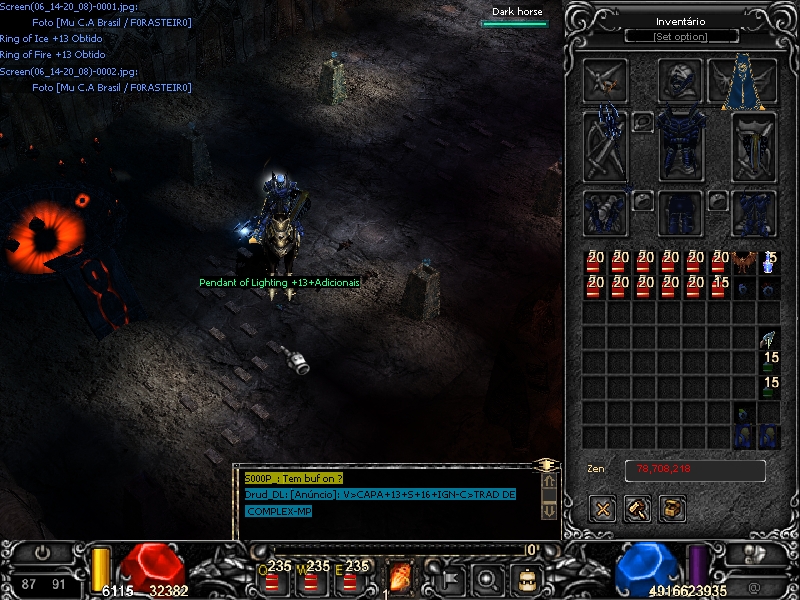Select the equipped blue cape slot
800x600 pixels.
pyautogui.click(x=743, y=81)
